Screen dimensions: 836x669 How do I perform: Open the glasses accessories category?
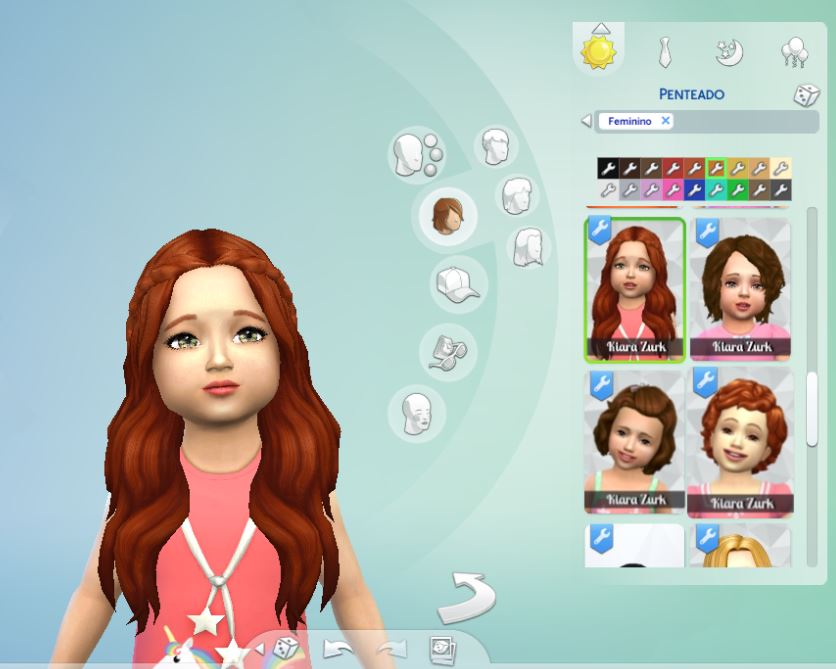click(x=445, y=350)
